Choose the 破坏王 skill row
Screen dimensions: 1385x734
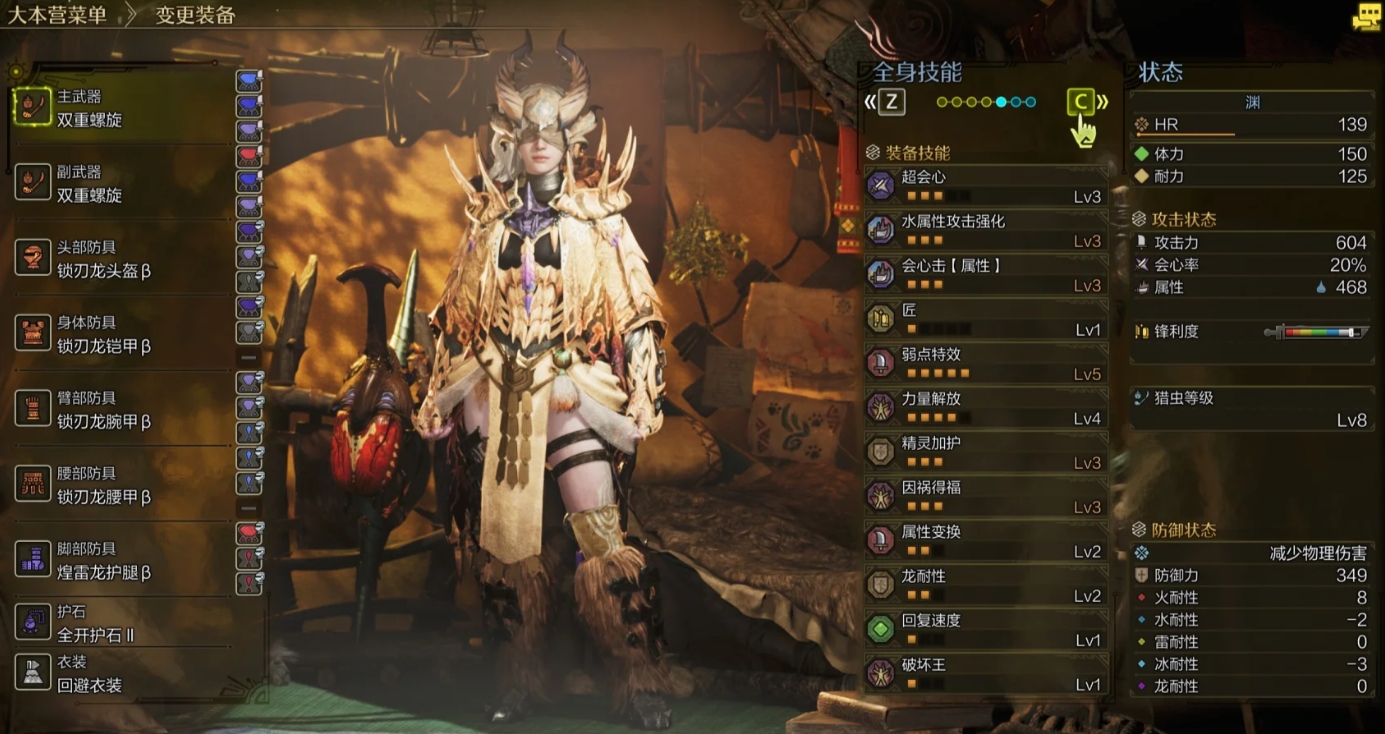click(986, 674)
